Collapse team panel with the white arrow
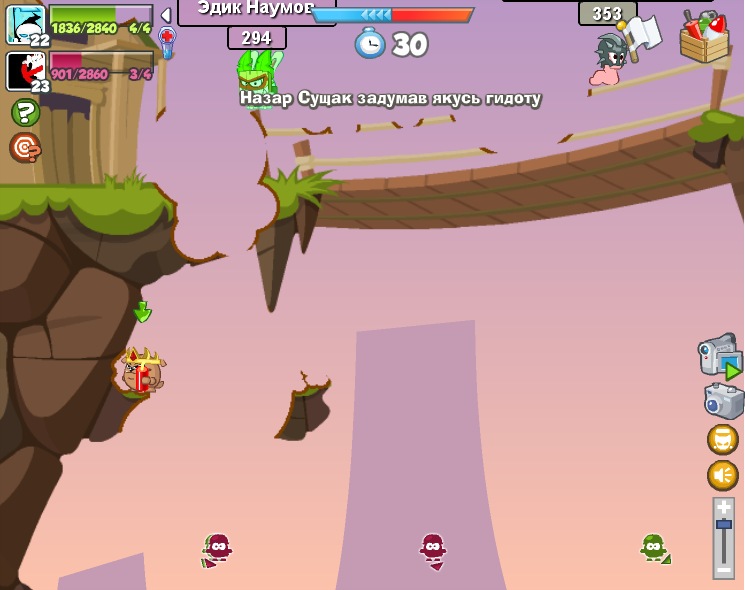This screenshot has height=590, width=745. coord(166,16)
